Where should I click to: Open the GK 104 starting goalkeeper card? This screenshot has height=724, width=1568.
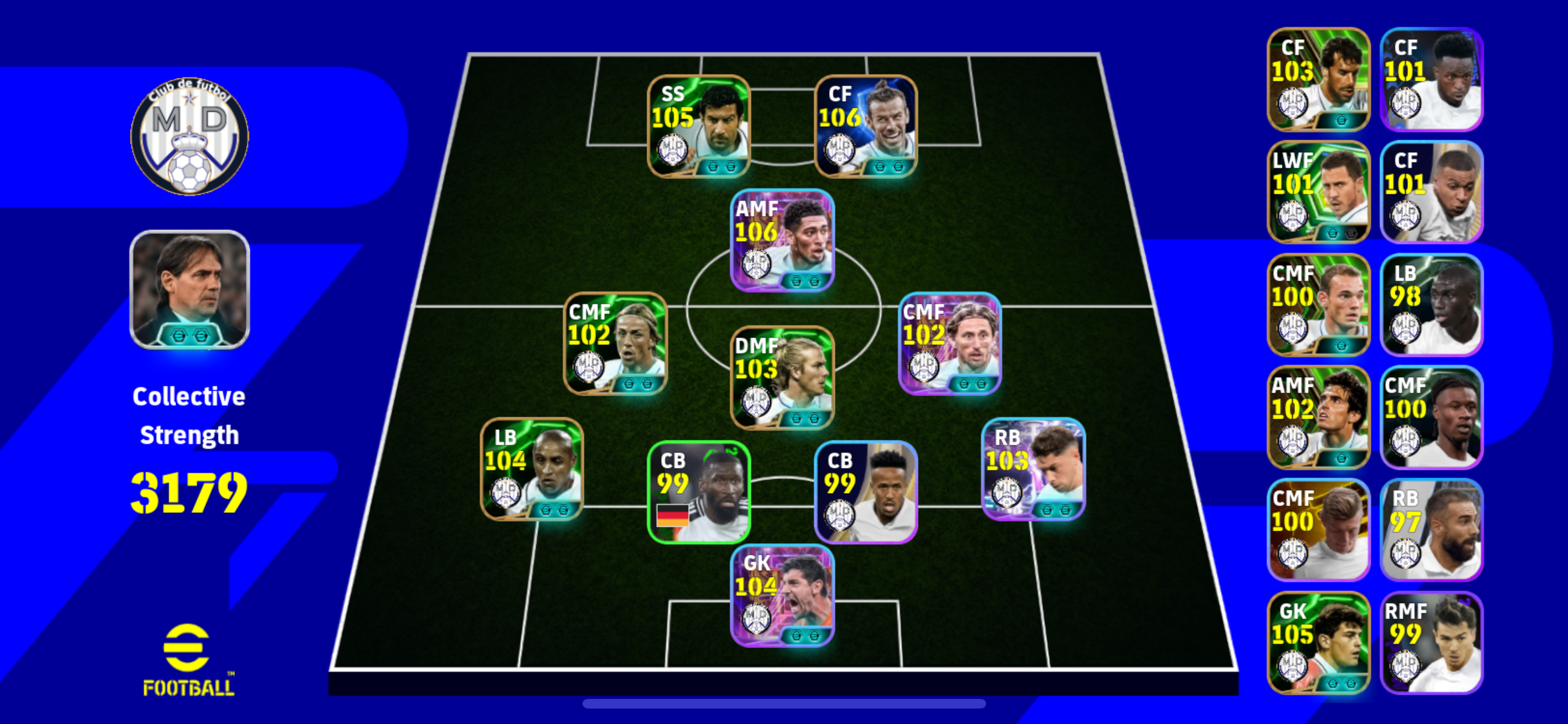(x=782, y=595)
